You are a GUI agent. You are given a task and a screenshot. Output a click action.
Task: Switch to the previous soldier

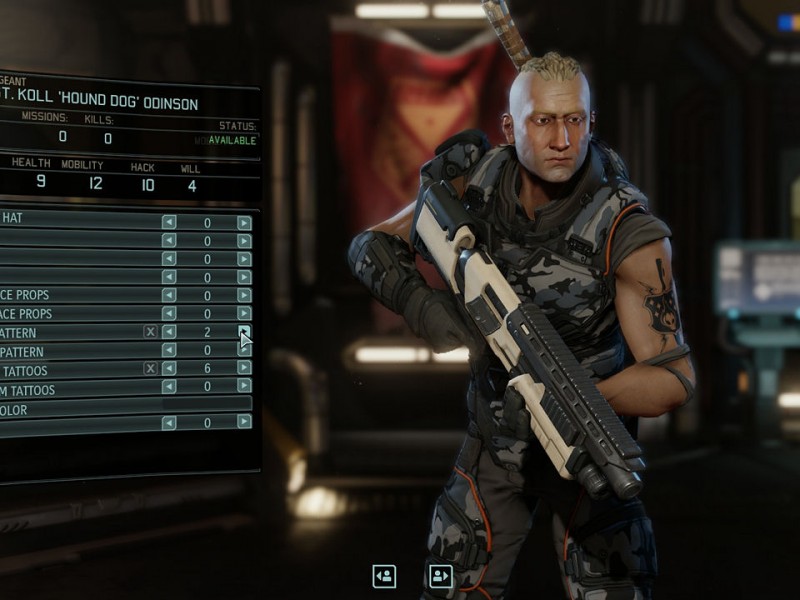coord(384,576)
